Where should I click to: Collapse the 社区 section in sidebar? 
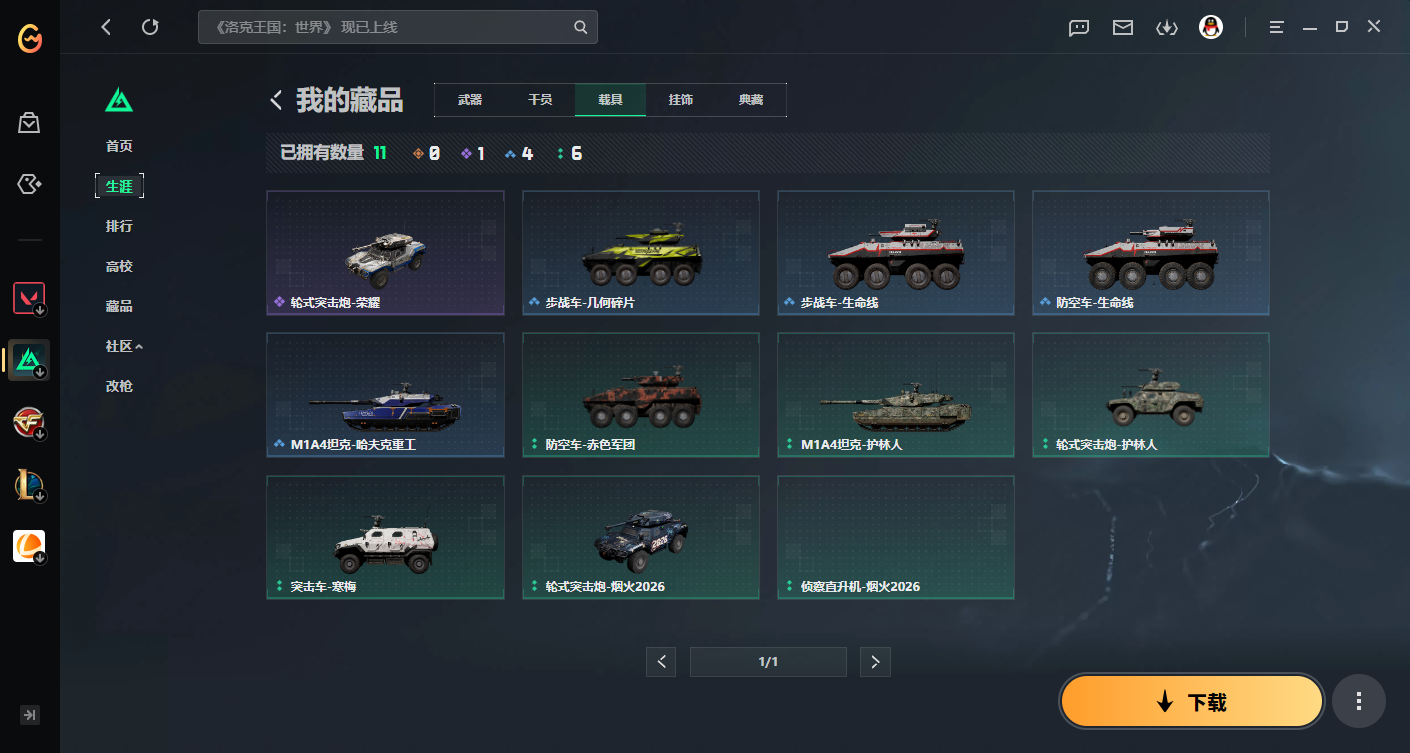(125, 345)
